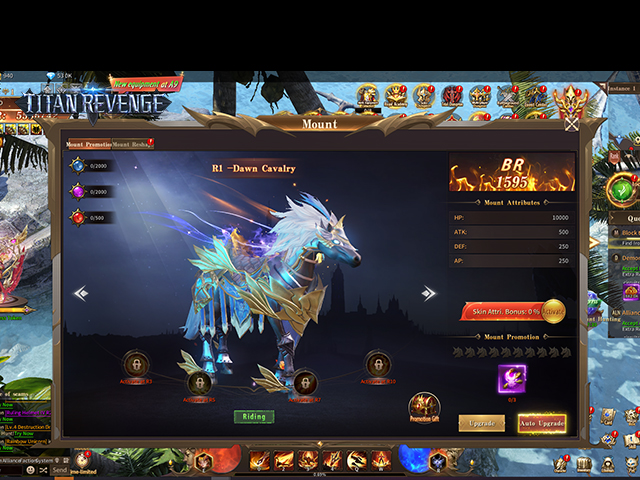The height and width of the screenshot is (480, 640).
Task: Show the next mount with right arrow
Action: click(x=429, y=293)
